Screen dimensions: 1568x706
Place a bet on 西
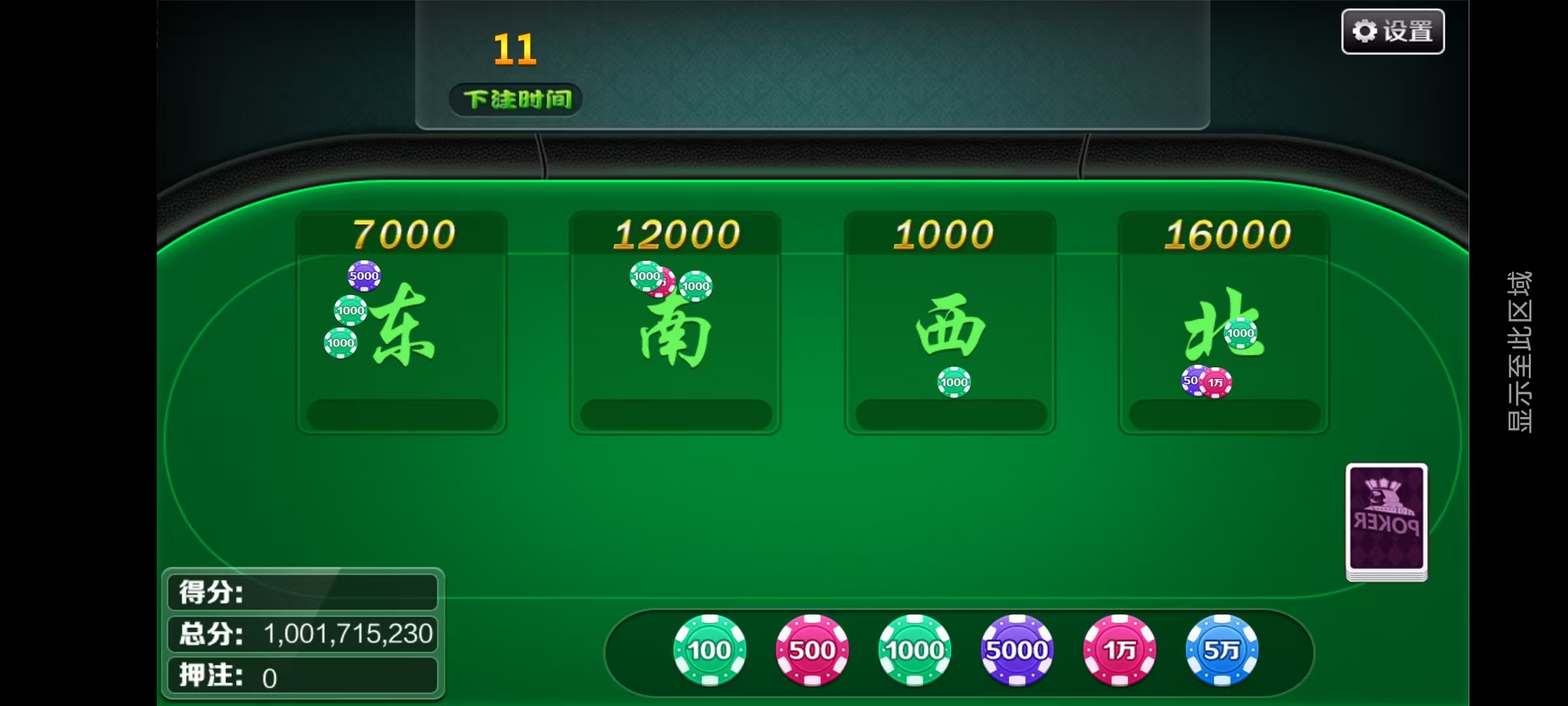950,327
